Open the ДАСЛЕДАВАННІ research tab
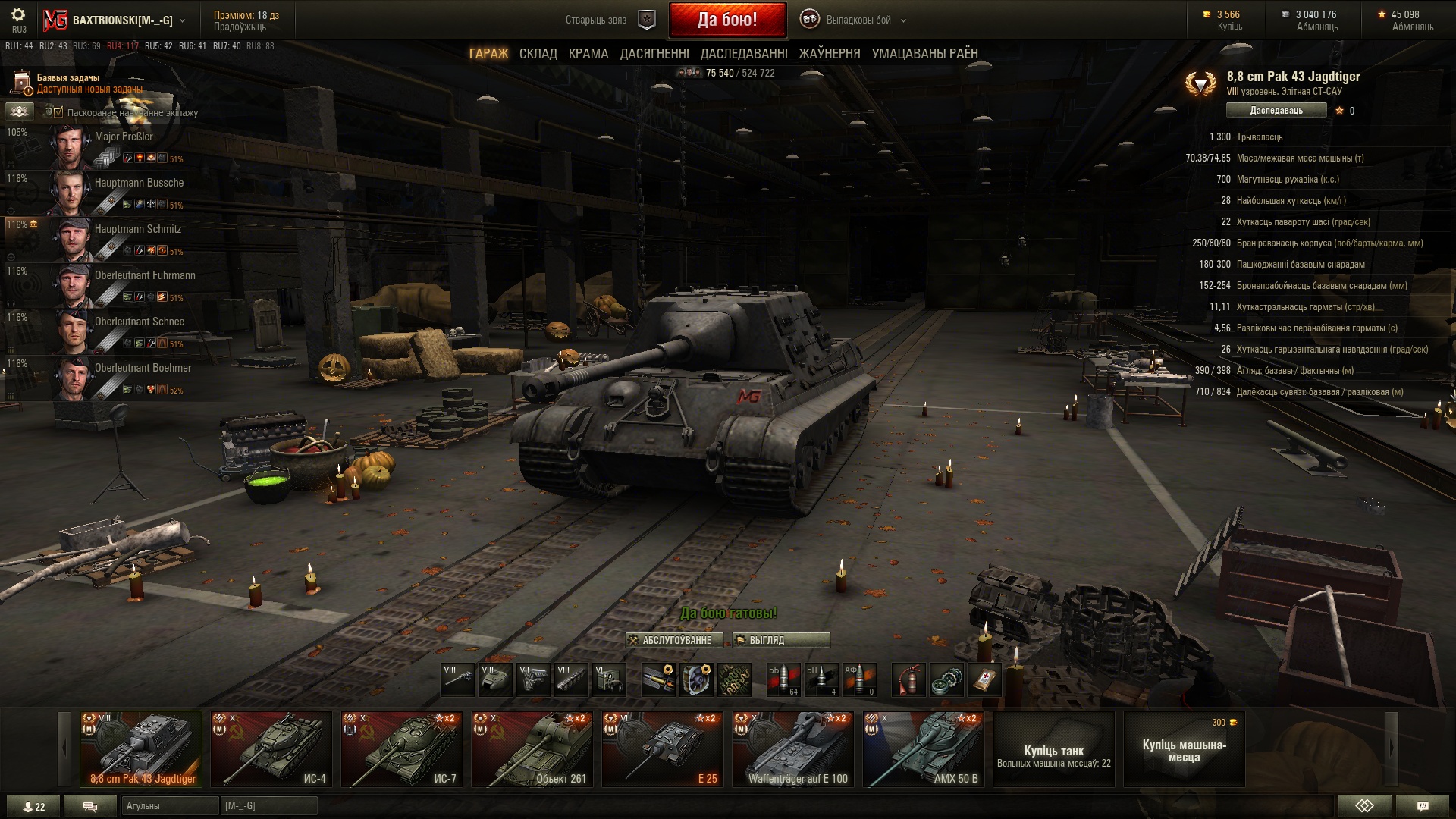This screenshot has height=819, width=1456. [744, 54]
